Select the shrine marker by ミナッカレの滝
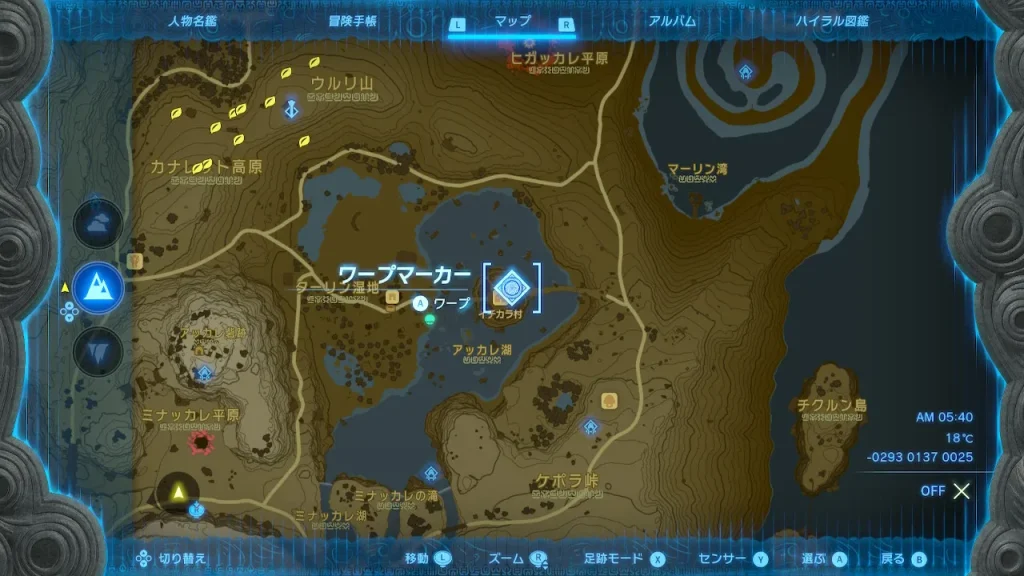This screenshot has height=576, width=1024. 431,472
